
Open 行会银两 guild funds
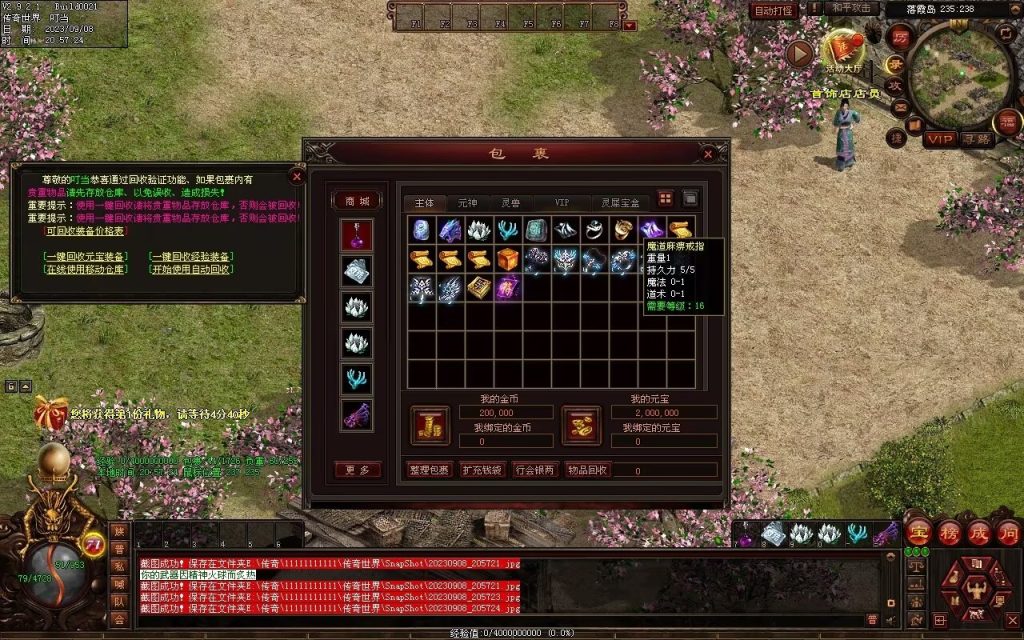coord(535,469)
